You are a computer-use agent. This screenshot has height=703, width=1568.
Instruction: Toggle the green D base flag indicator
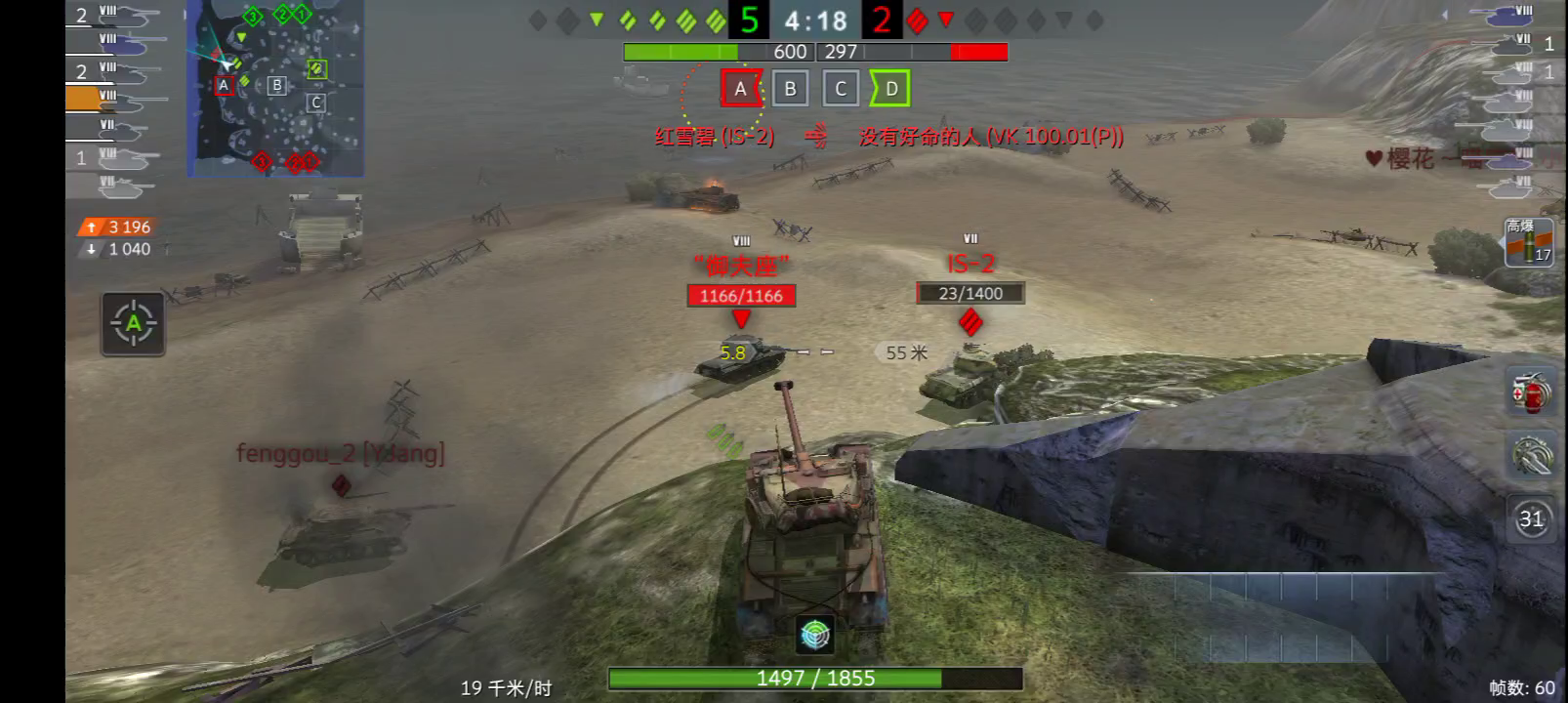click(889, 88)
